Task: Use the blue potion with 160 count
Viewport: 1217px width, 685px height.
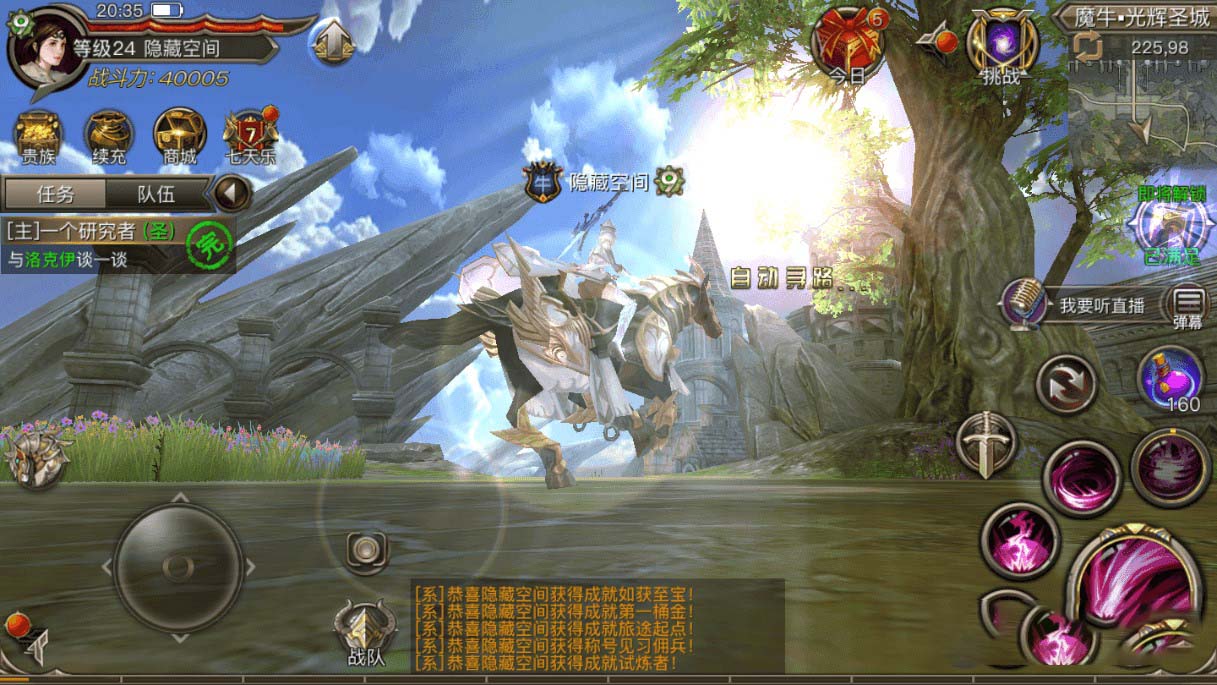Action: 1170,380
